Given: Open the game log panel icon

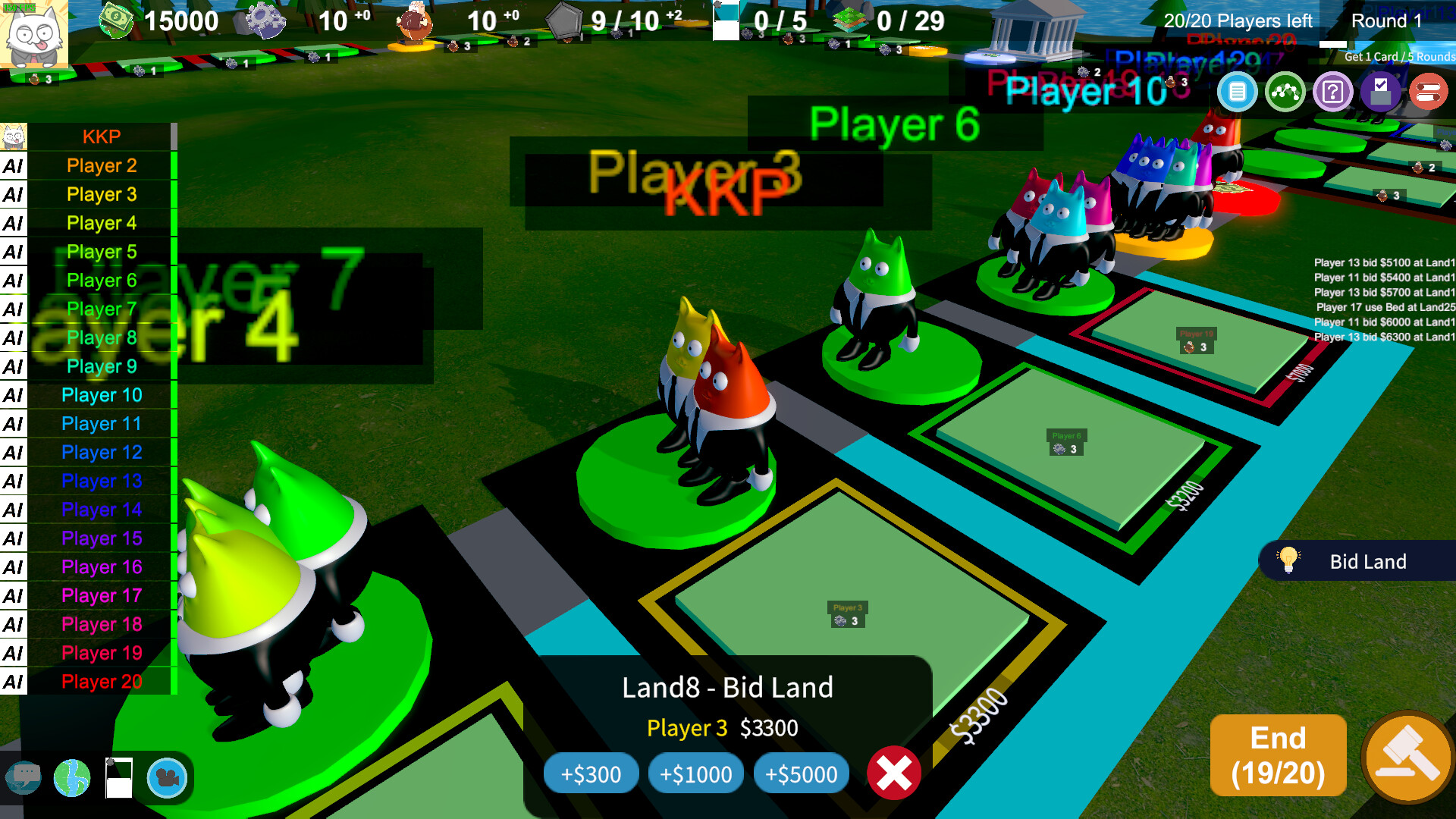Looking at the screenshot, I should (1237, 91).
